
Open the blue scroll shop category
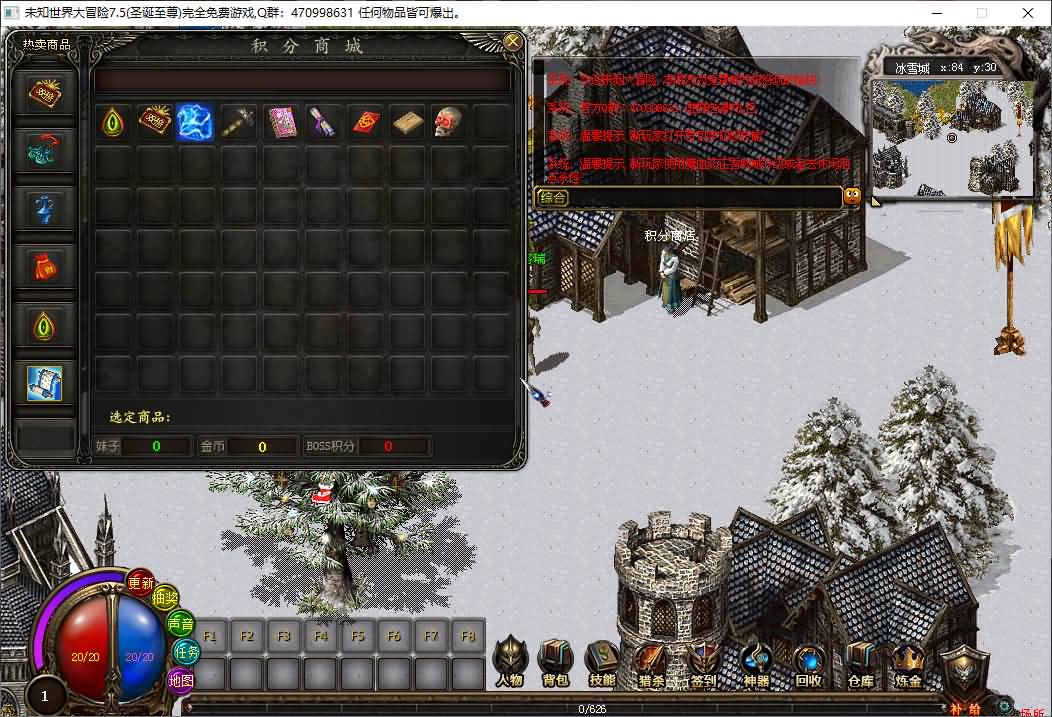tap(45, 383)
